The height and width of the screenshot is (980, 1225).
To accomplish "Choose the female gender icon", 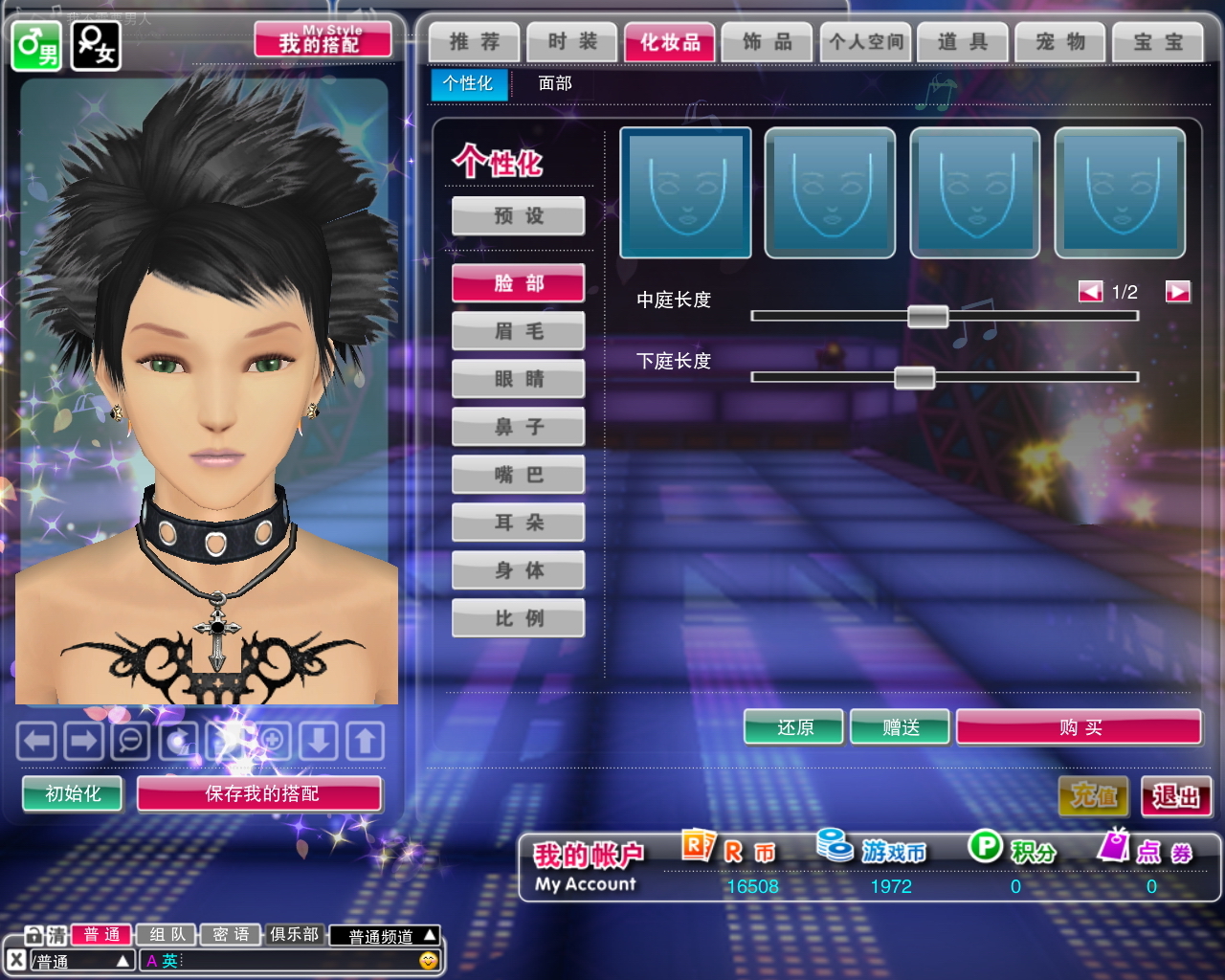I will coord(97,46).
